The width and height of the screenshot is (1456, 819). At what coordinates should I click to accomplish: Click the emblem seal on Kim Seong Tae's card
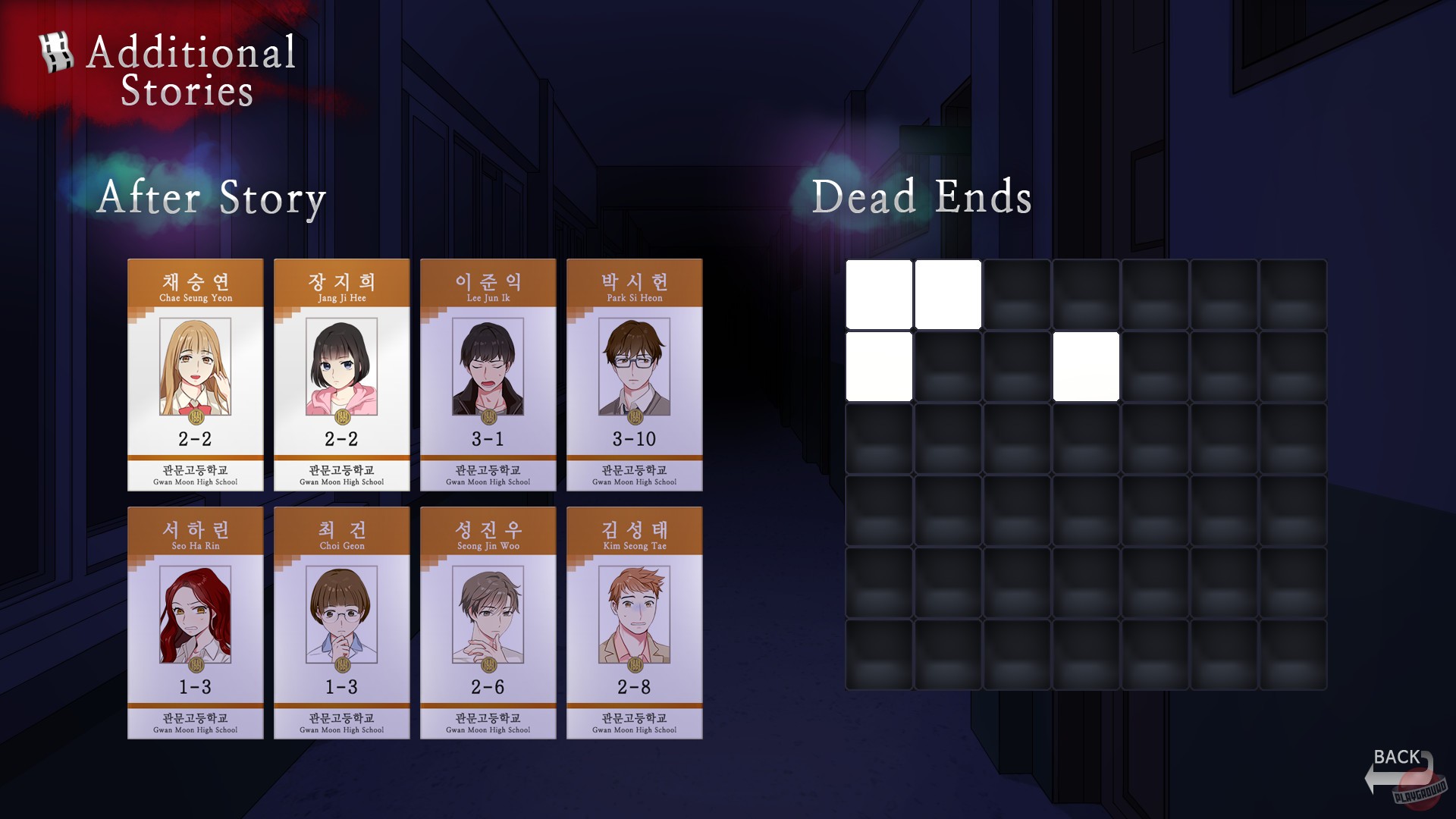pos(635,664)
